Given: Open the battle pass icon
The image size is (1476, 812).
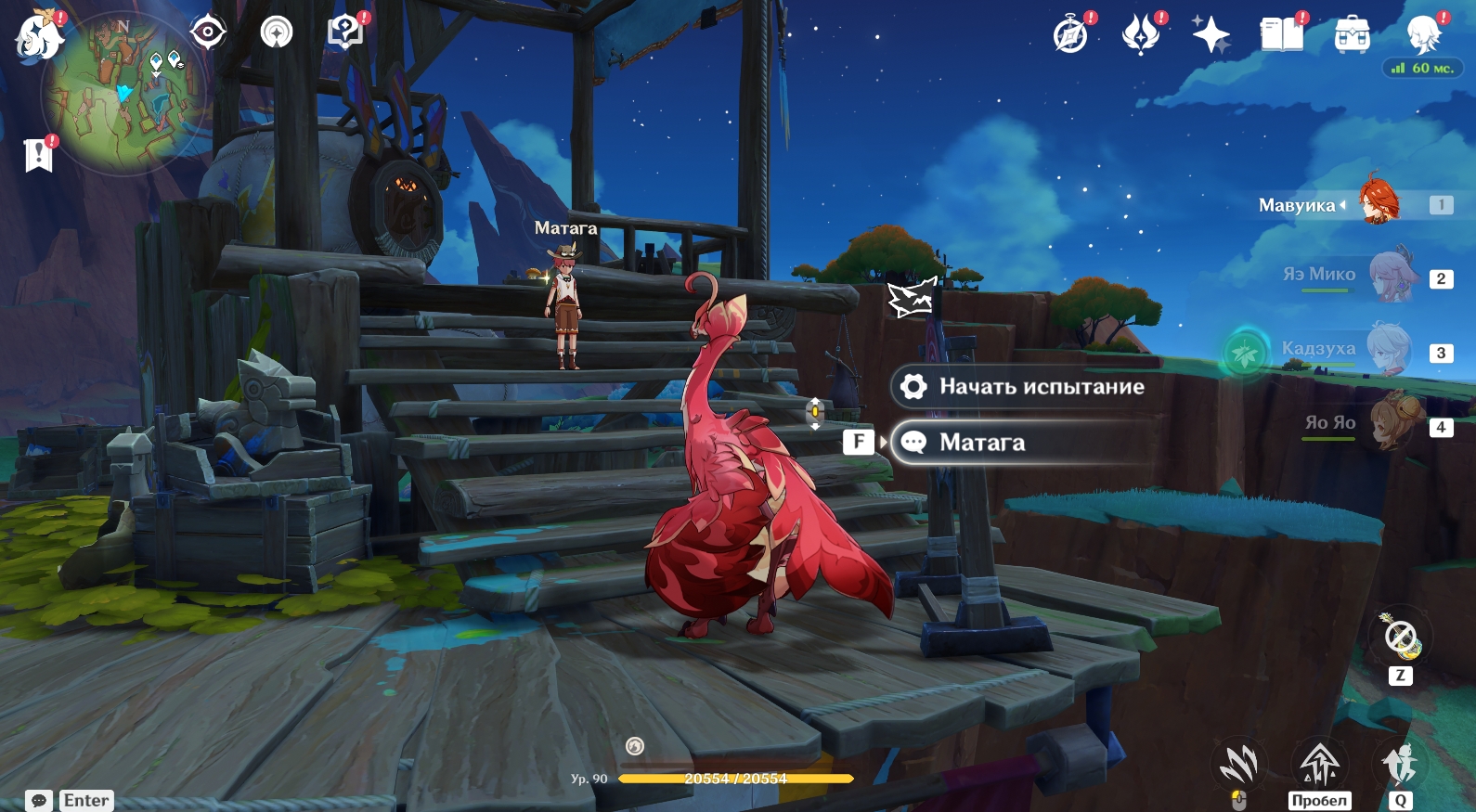Looking at the screenshot, I should pyautogui.click(x=1141, y=35).
